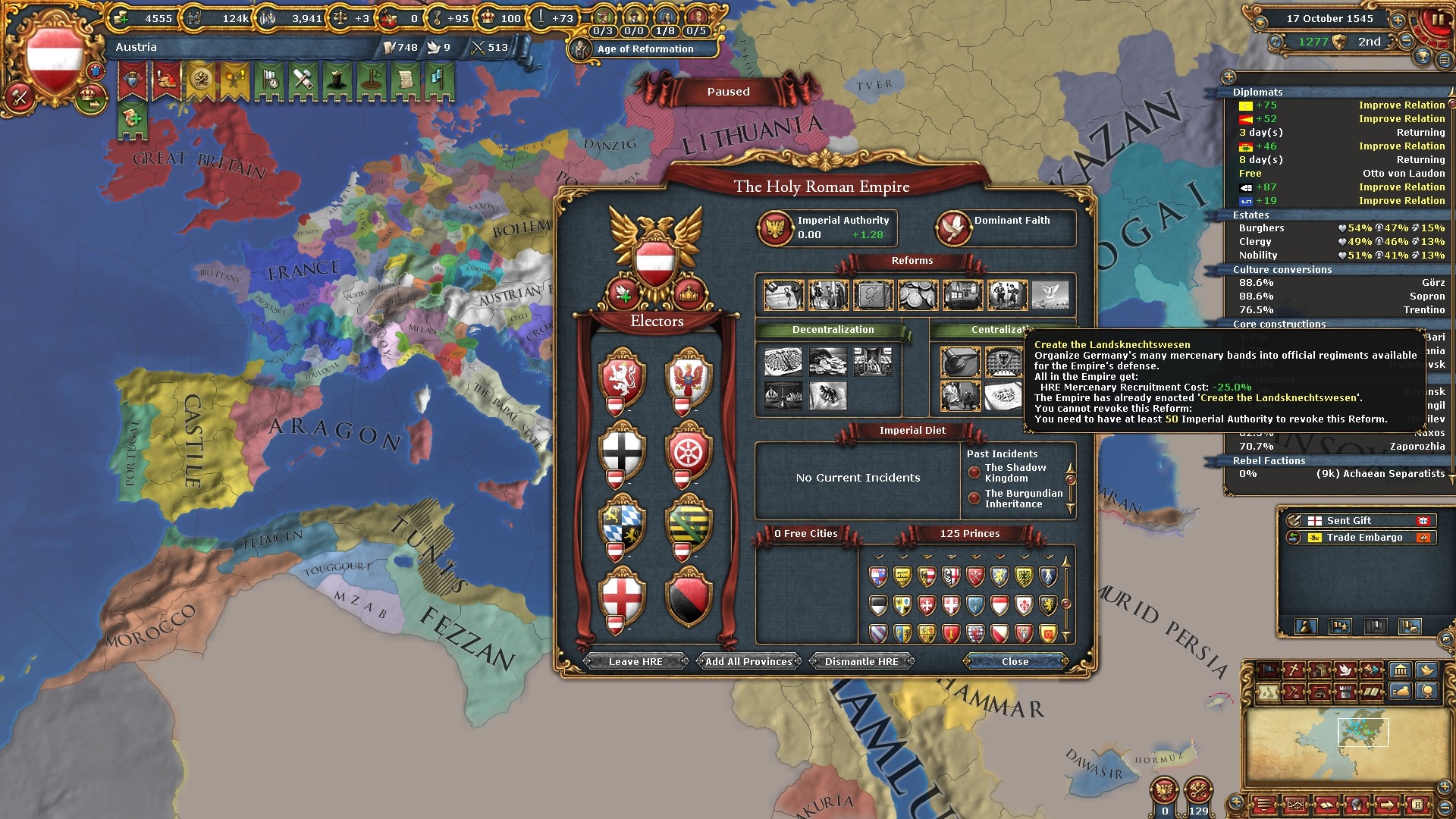Viewport: 1456px width, 819px height.
Task: Close the Holy Roman Empire window
Action: (x=1015, y=661)
